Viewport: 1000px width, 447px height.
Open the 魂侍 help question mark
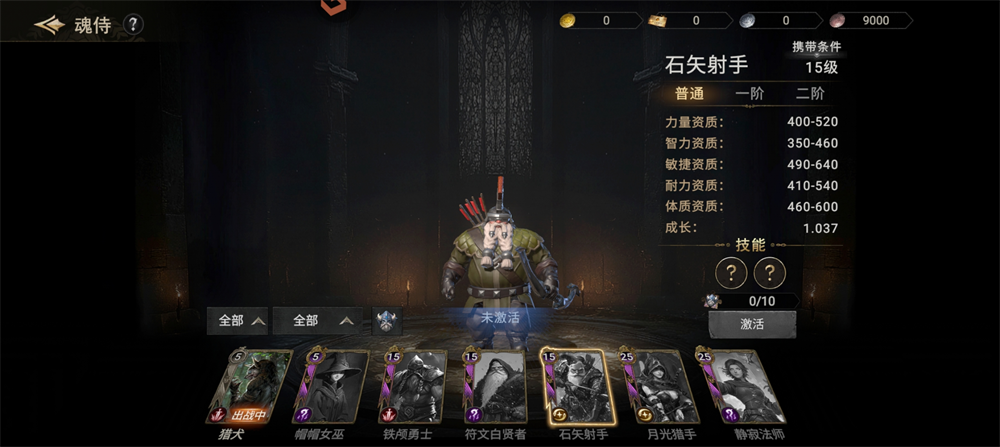coord(133,25)
